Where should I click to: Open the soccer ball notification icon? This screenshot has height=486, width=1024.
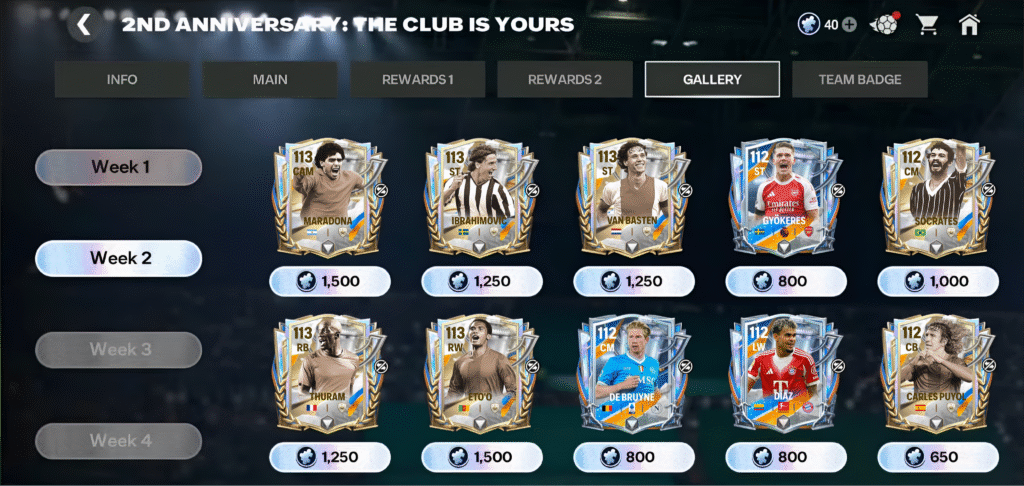pos(884,25)
